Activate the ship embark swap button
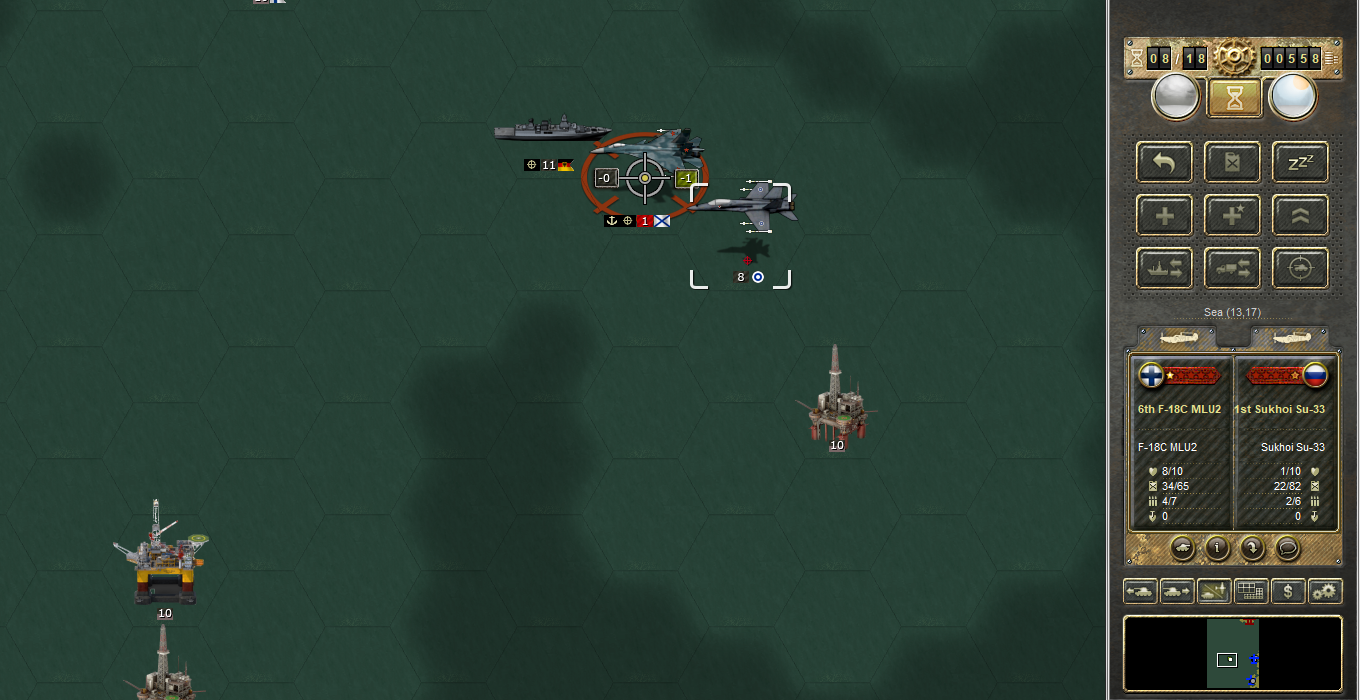The width and height of the screenshot is (1360, 700). [1164, 268]
